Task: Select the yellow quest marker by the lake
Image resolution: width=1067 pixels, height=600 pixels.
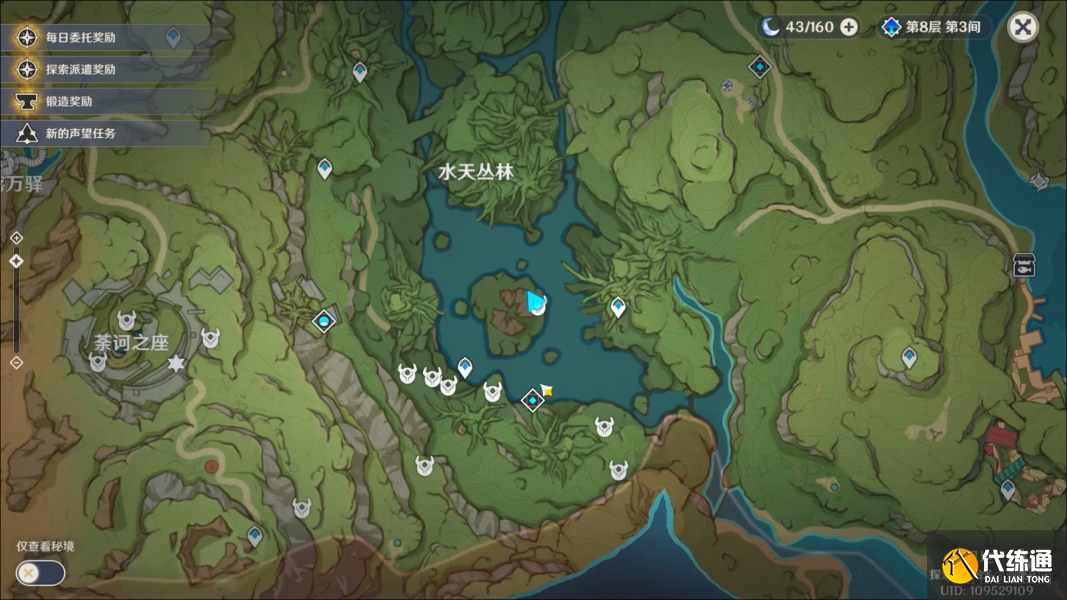Action: (547, 389)
